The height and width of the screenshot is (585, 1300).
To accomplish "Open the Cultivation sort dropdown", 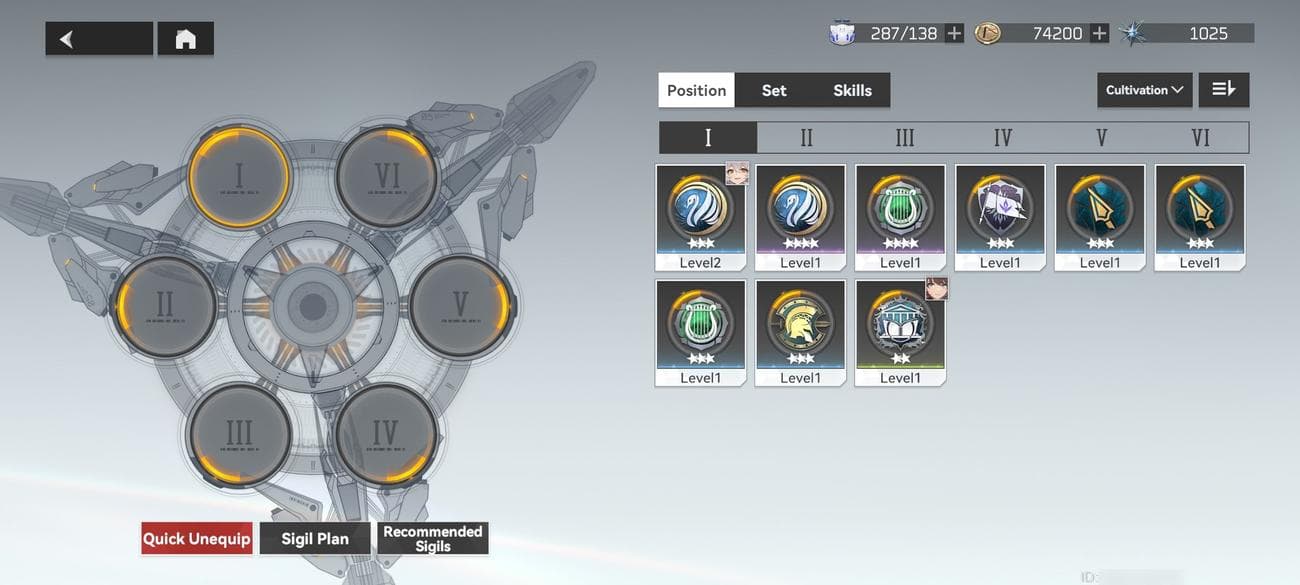I will (1144, 90).
